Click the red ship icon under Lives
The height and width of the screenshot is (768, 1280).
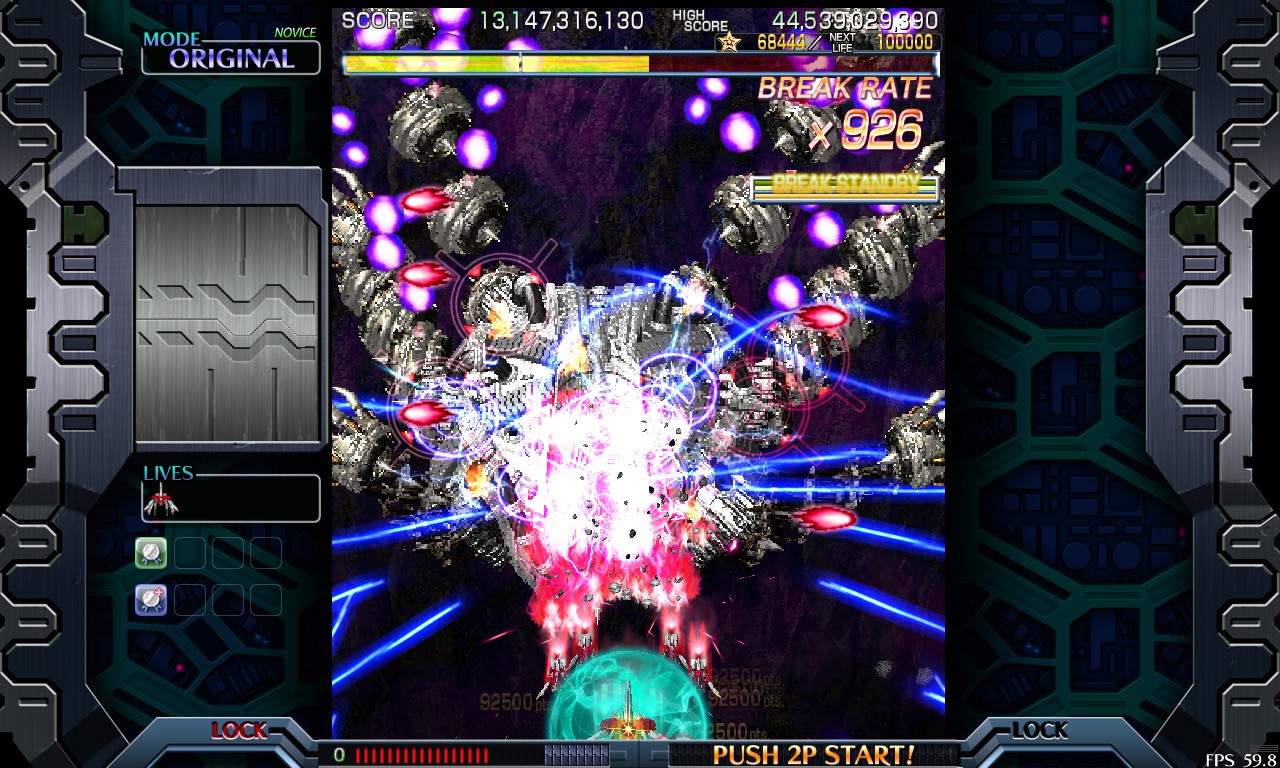(161, 500)
